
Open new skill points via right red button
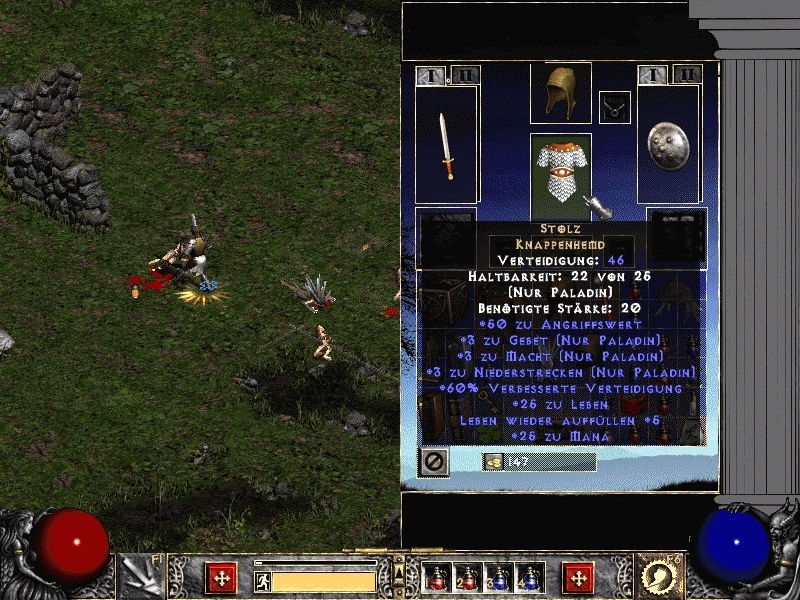[x=577, y=577]
